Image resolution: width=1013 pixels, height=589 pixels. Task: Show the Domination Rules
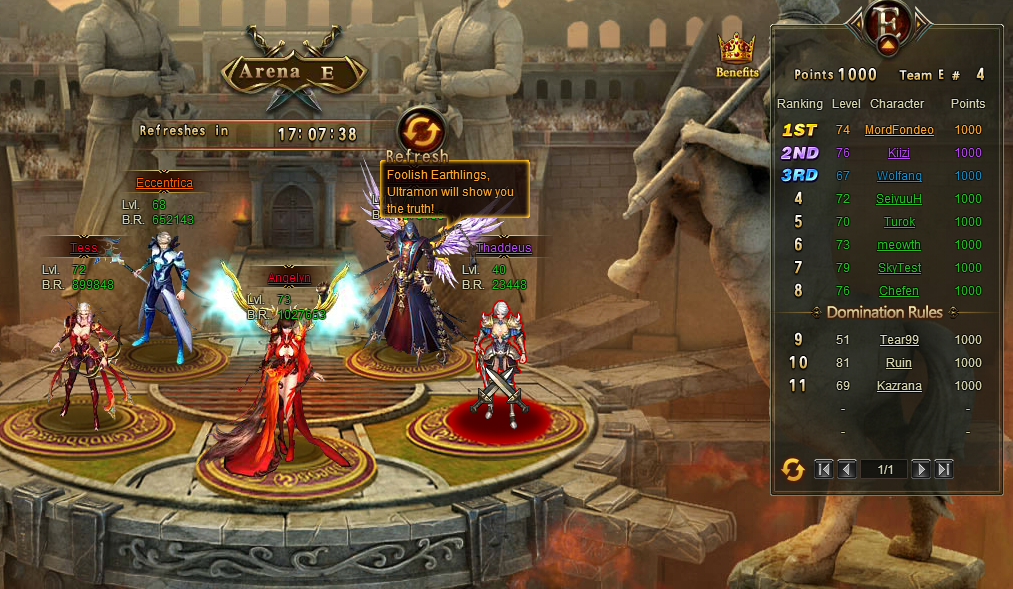pyautogui.click(x=884, y=313)
